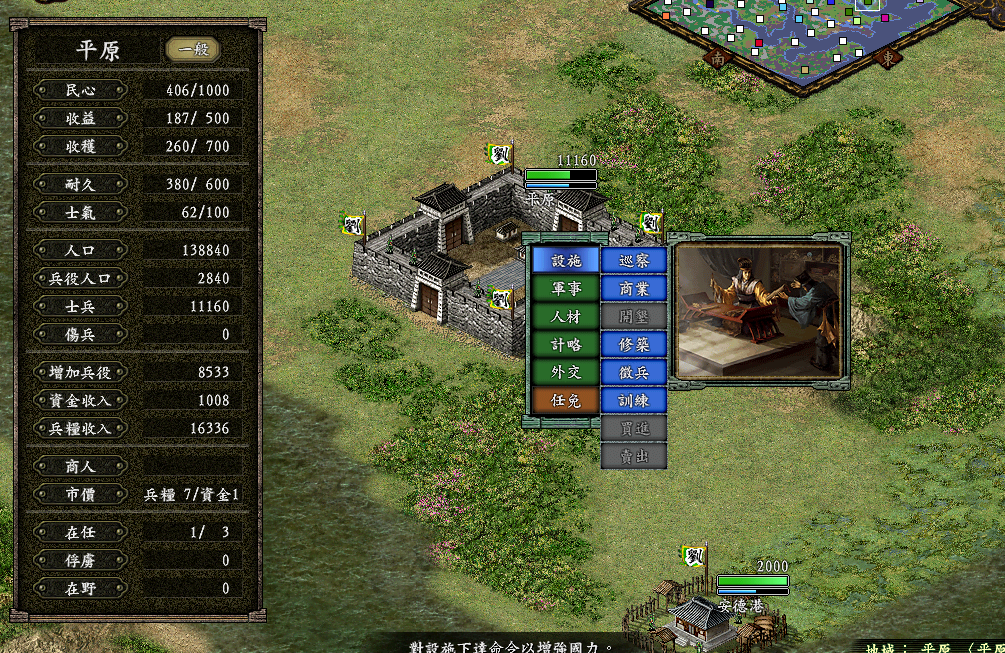Click the 東 east marker on the minimap
Image resolution: width=1005 pixels, height=653 pixels.
tap(887, 58)
